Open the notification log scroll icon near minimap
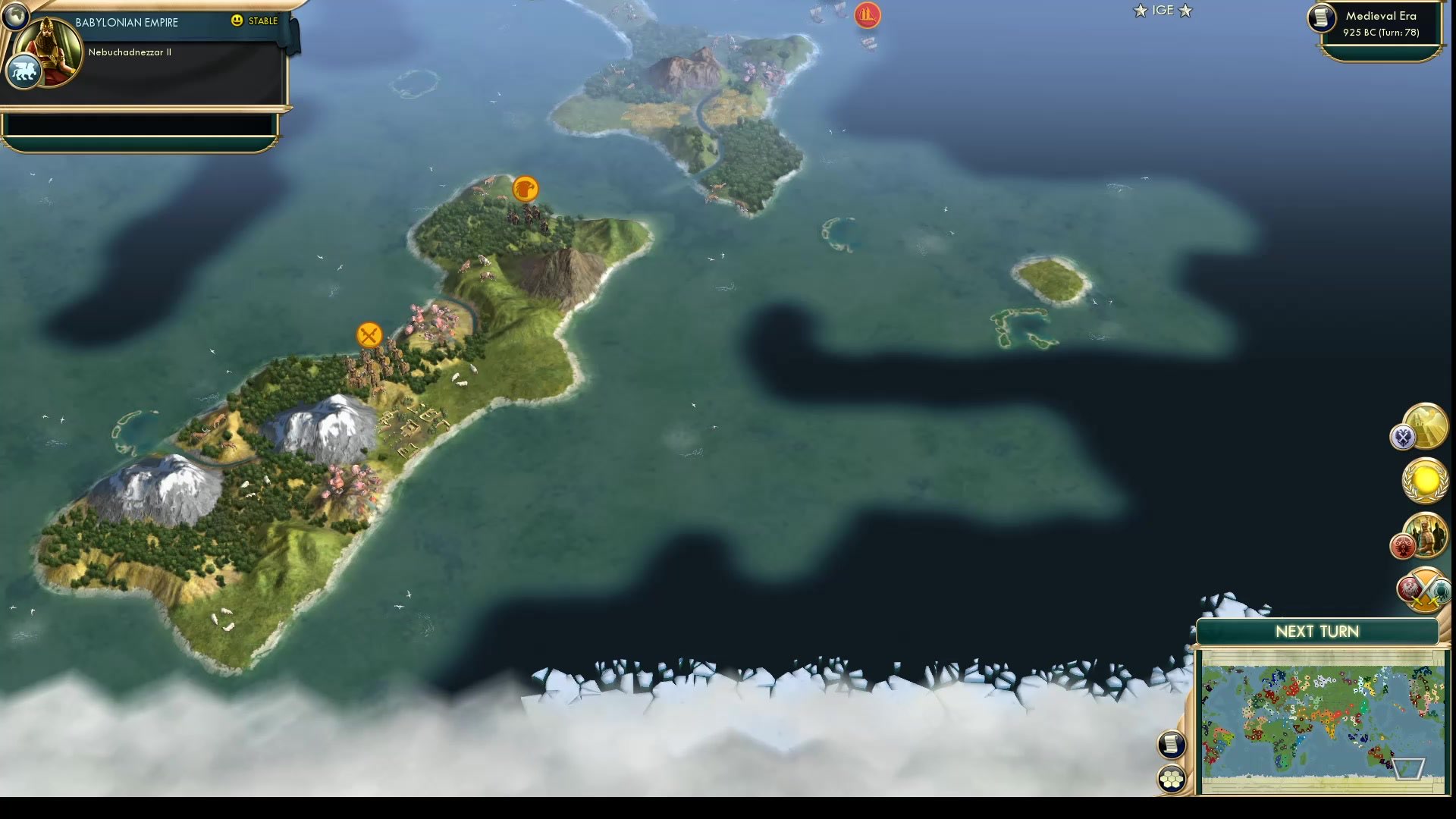The height and width of the screenshot is (819, 1456). pyautogui.click(x=1172, y=745)
